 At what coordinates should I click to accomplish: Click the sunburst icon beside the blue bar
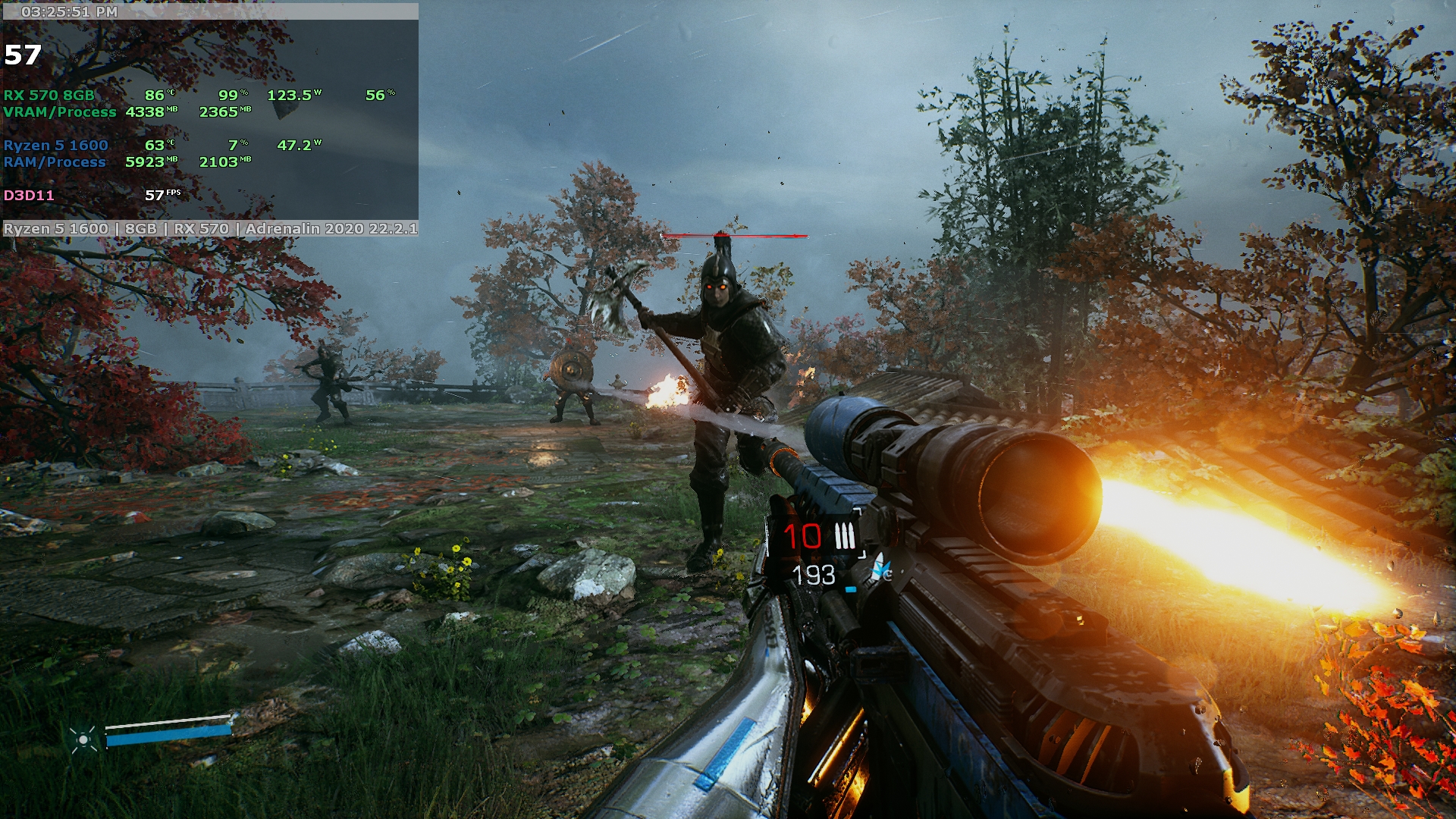(83, 739)
